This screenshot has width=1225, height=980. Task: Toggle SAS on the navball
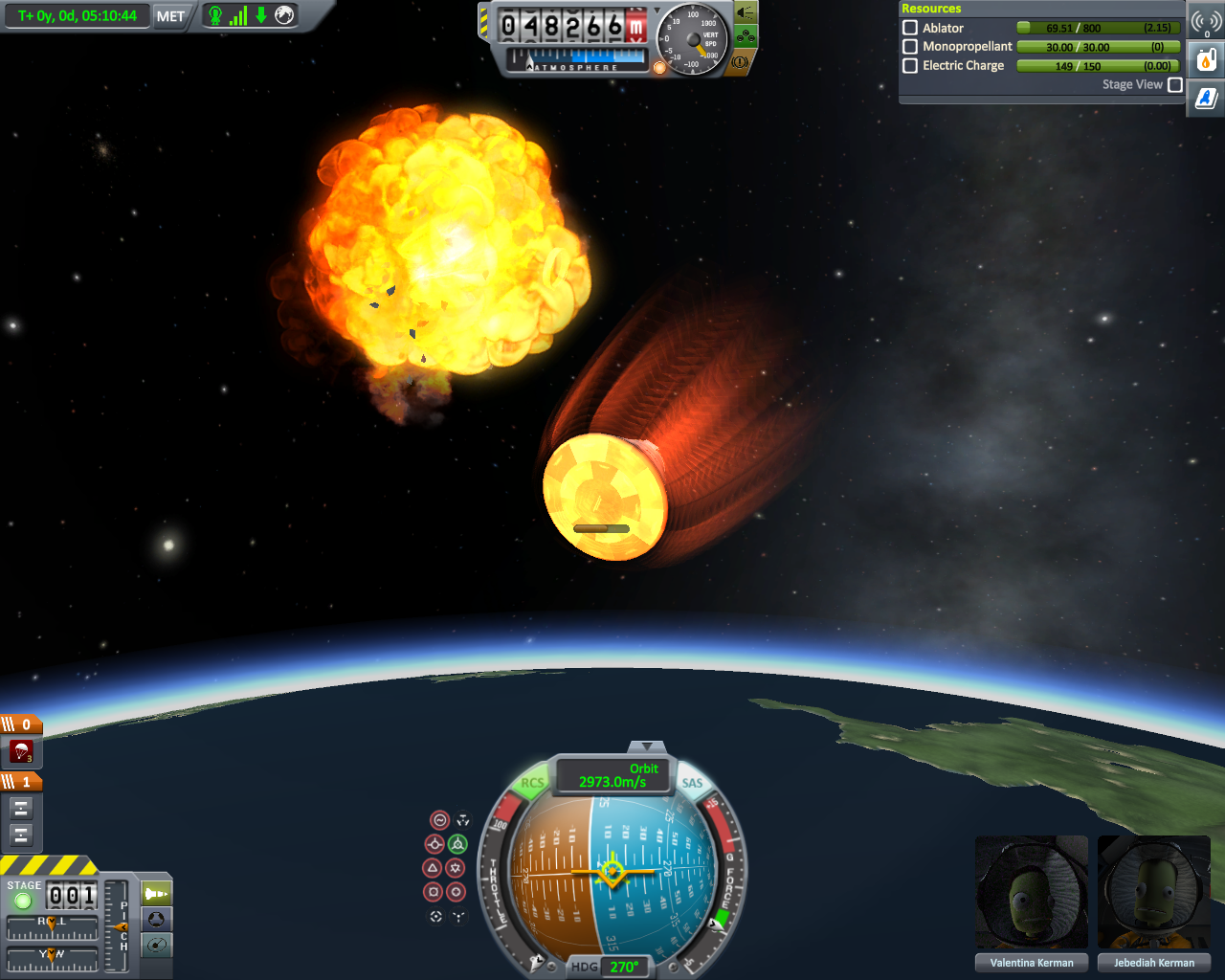[x=692, y=783]
